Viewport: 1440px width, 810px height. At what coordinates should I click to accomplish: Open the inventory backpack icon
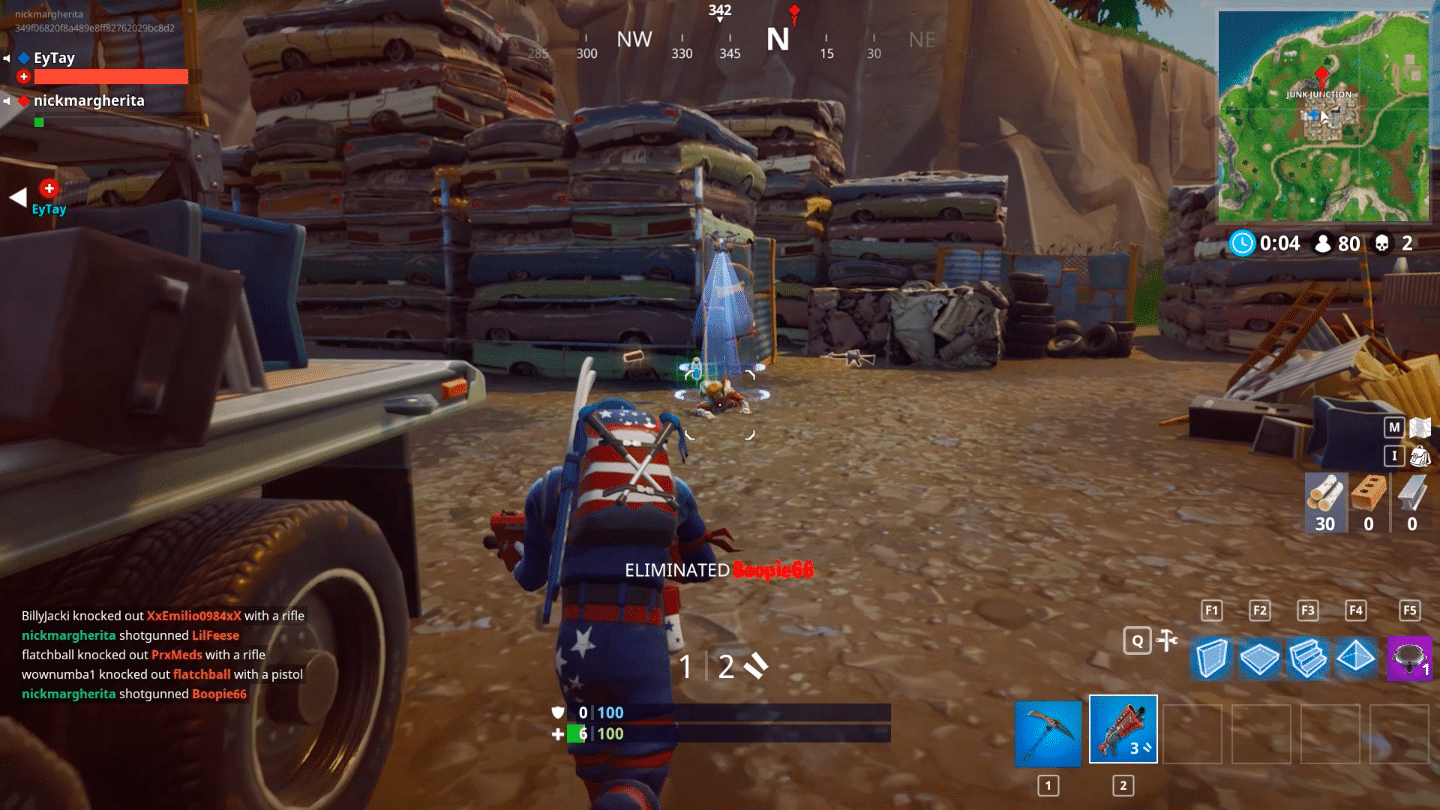click(x=1420, y=457)
